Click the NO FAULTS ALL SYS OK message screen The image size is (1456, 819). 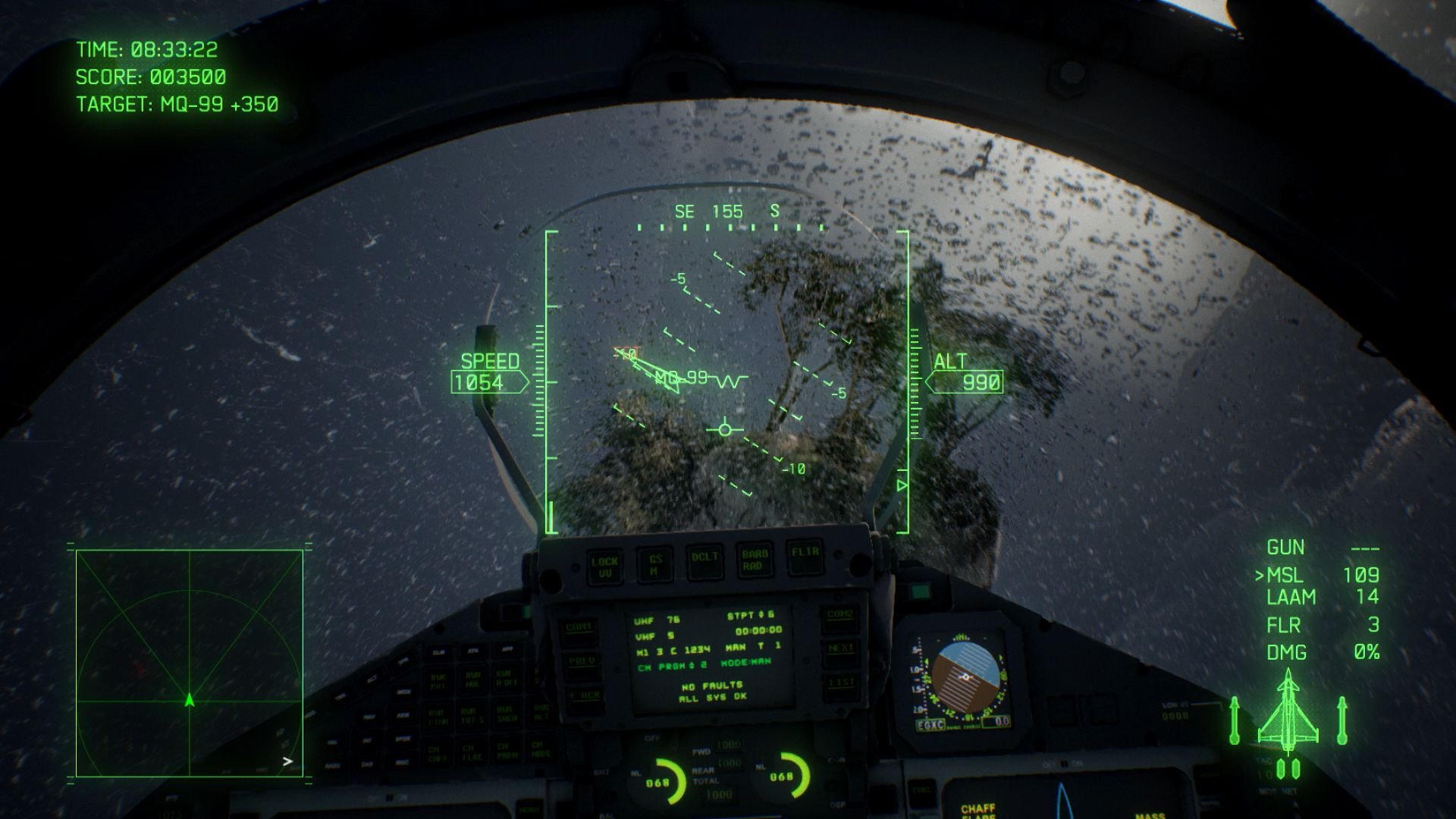[712, 692]
